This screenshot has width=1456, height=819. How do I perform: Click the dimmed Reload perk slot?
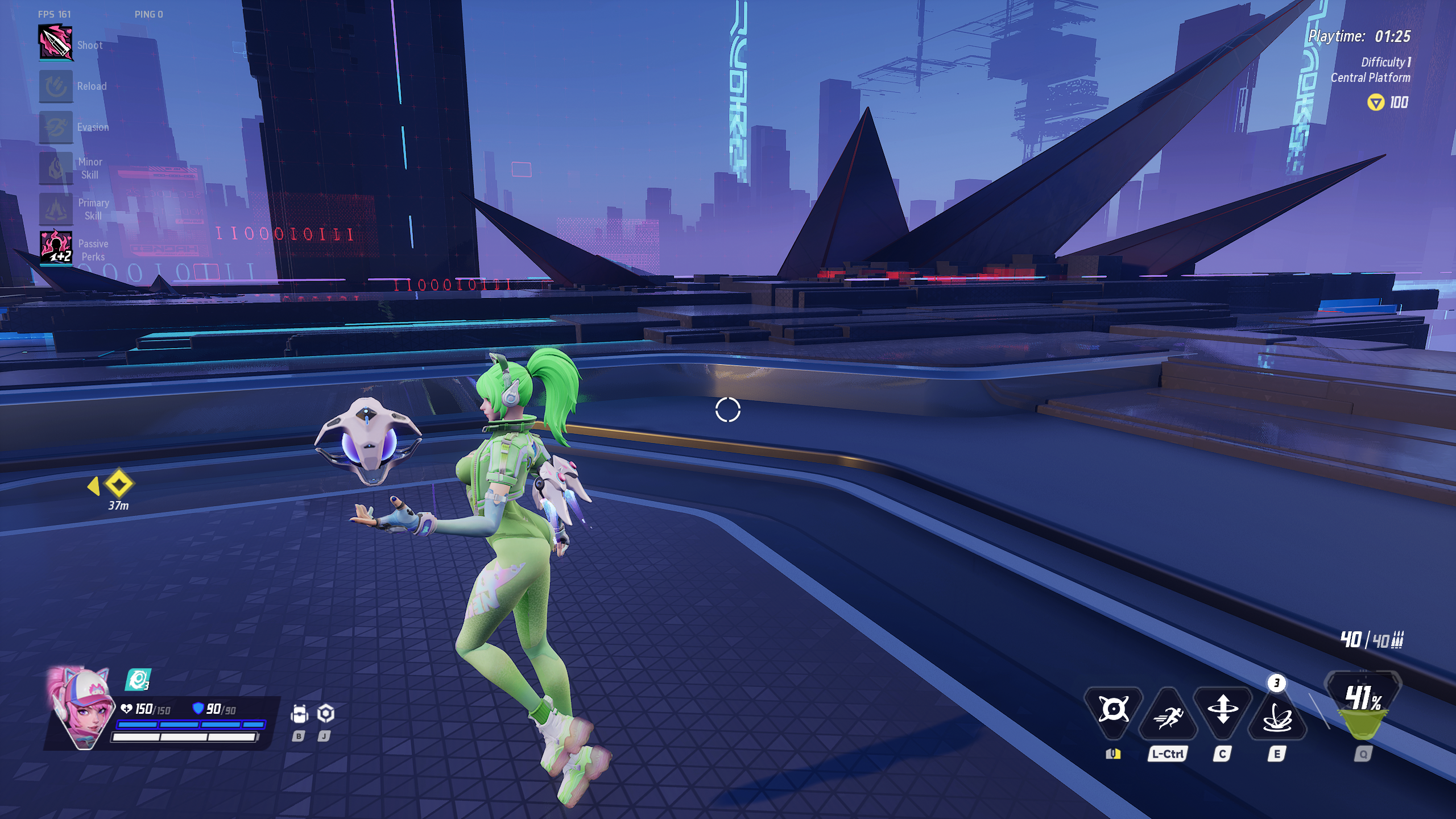click(x=56, y=86)
